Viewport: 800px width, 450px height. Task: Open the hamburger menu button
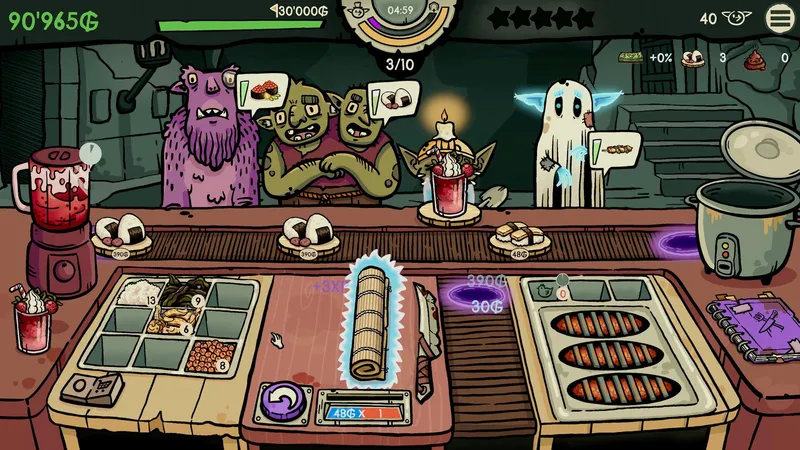point(781,17)
